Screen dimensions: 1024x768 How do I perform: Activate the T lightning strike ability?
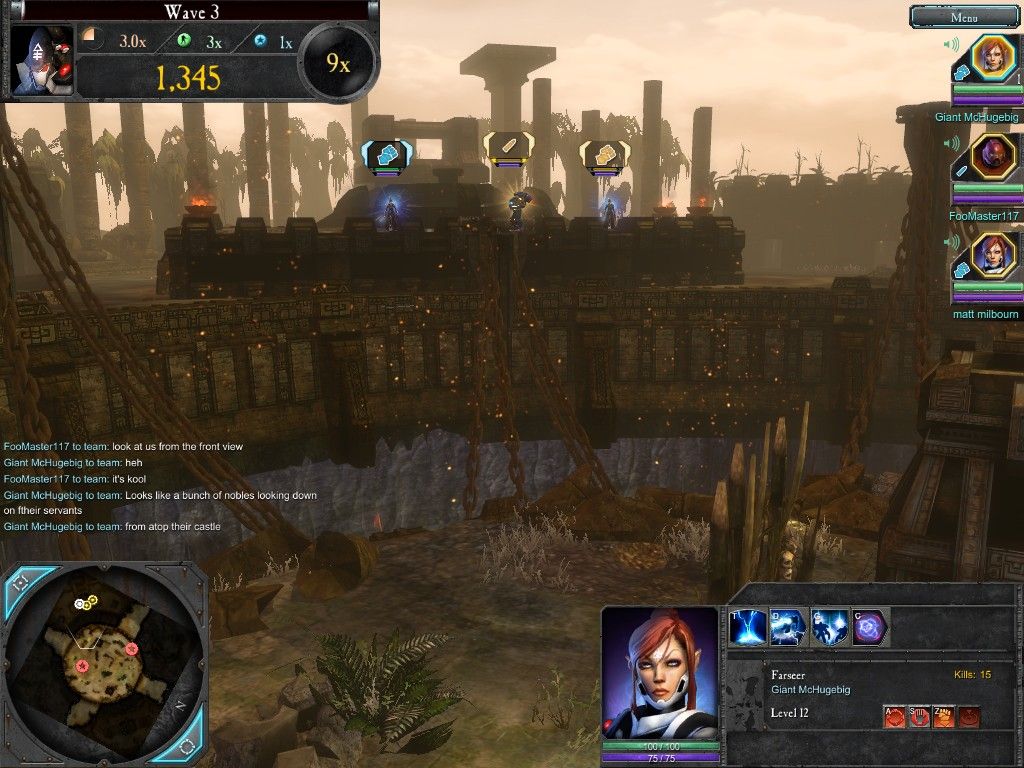click(x=749, y=627)
